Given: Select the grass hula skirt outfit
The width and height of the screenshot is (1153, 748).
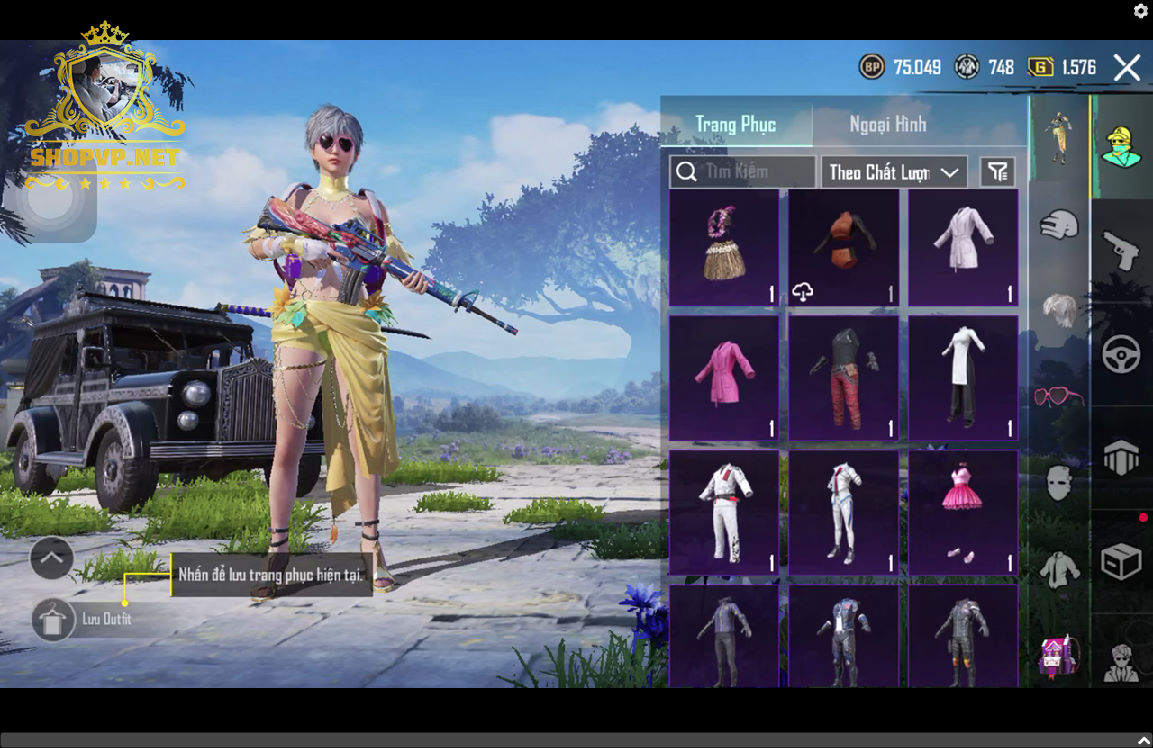Looking at the screenshot, I should point(723,247).
